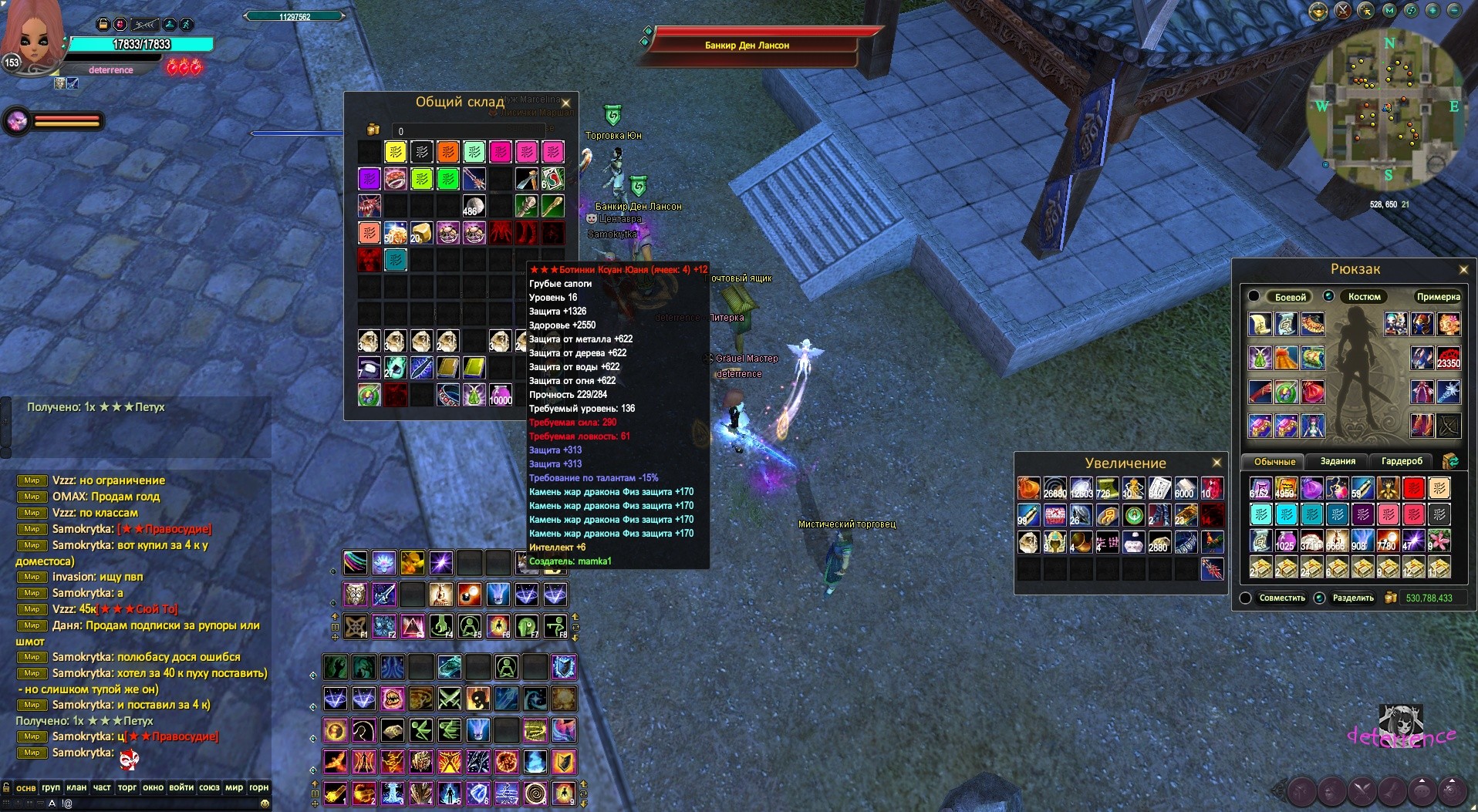Open the Примерка fitting button
The height and width of the screenshot is (812, 1478).
pyautogui.click(x=1438, y=297)
